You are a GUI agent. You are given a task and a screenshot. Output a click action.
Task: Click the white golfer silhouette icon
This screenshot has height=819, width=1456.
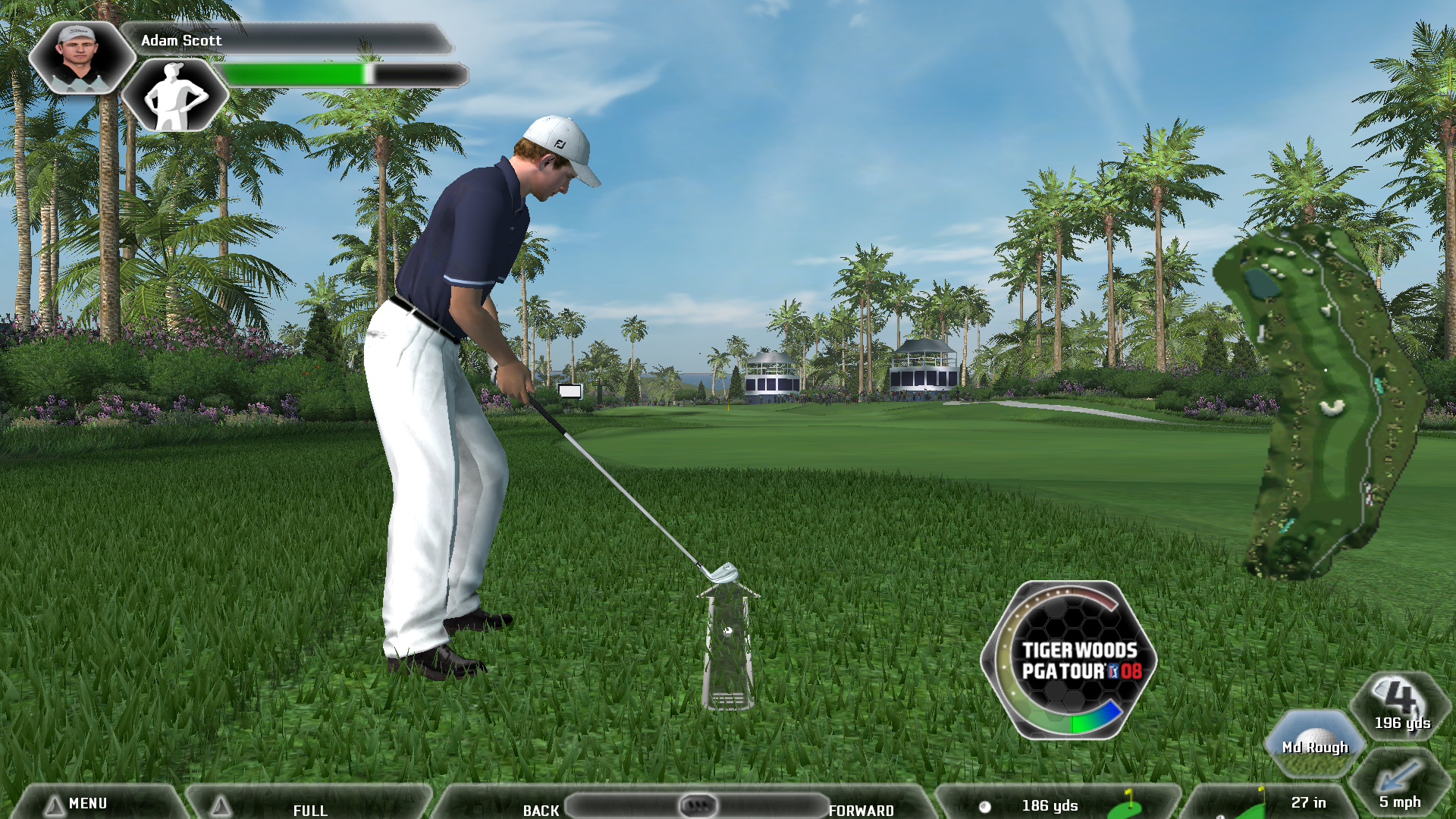[x=175, y=96]
